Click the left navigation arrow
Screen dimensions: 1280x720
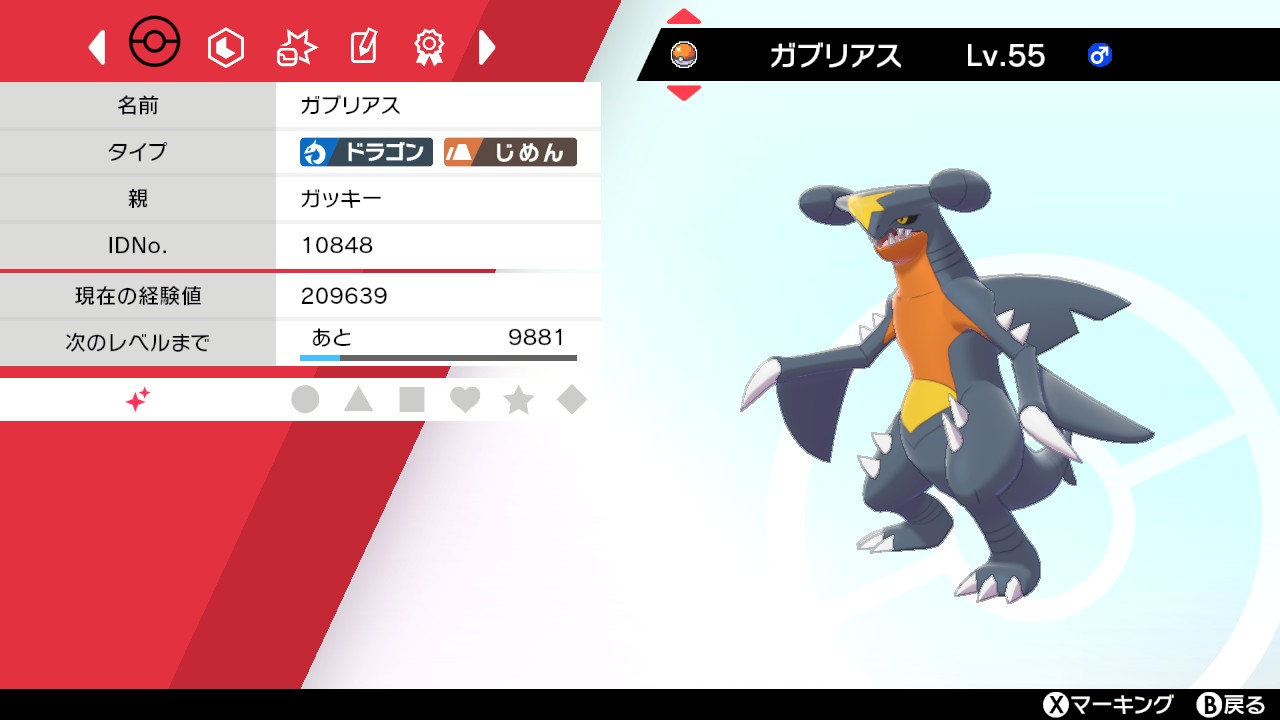click(95, 46)
